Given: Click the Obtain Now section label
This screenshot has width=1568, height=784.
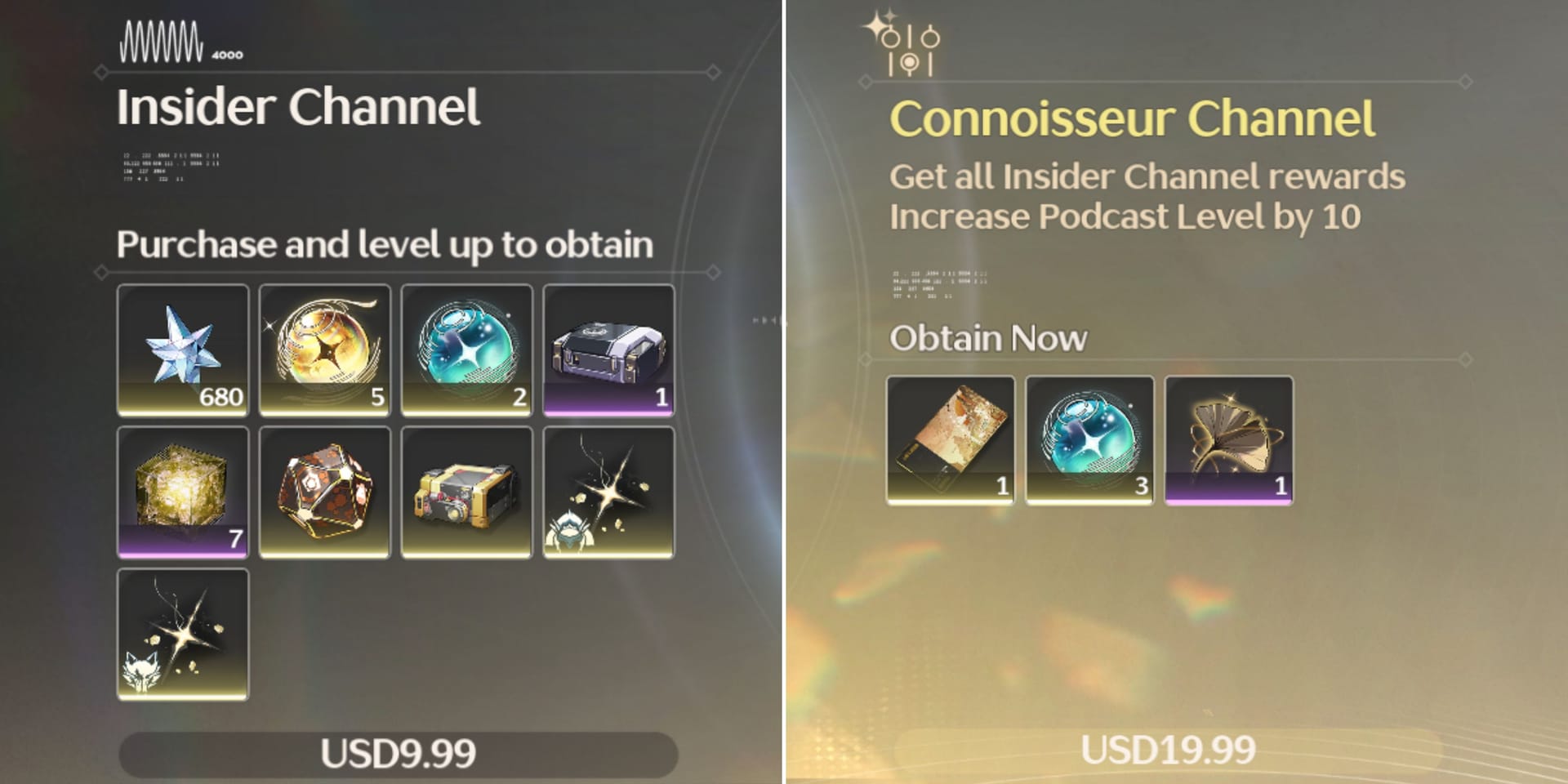Looking at the screenshot, I should click(x=988, y=337).
